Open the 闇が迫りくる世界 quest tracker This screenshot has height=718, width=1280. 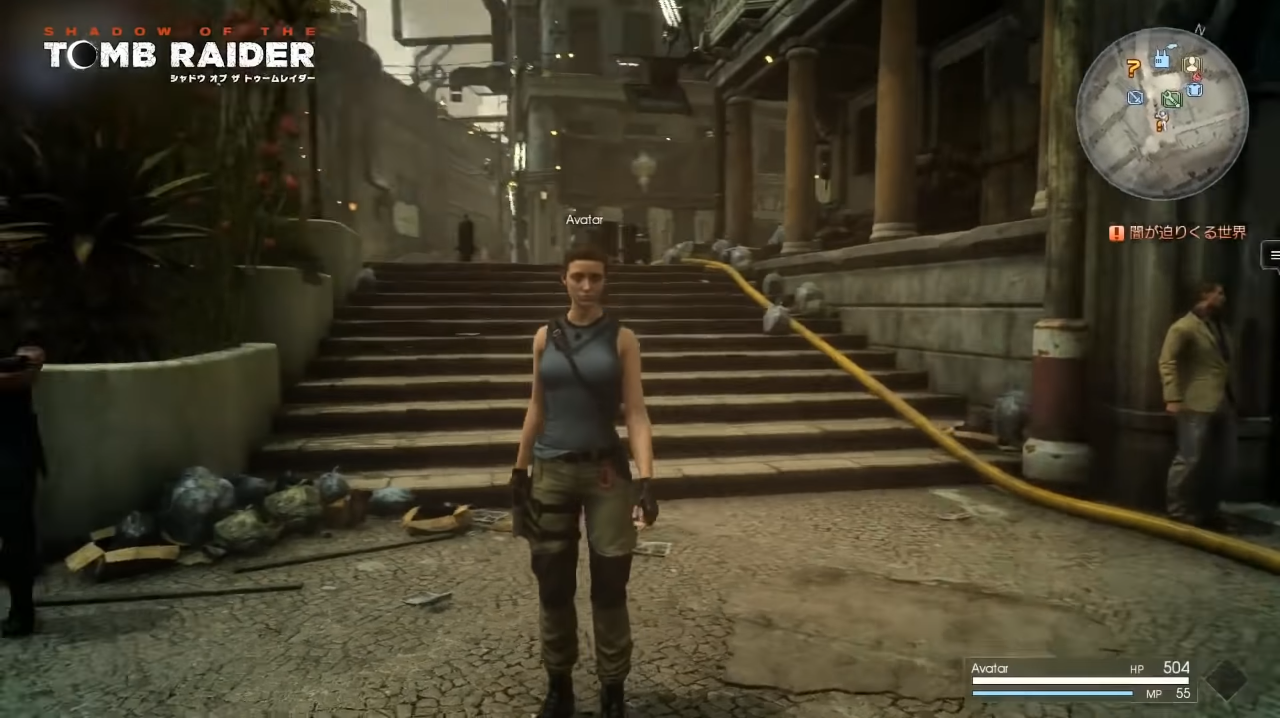click(1178, 233)
